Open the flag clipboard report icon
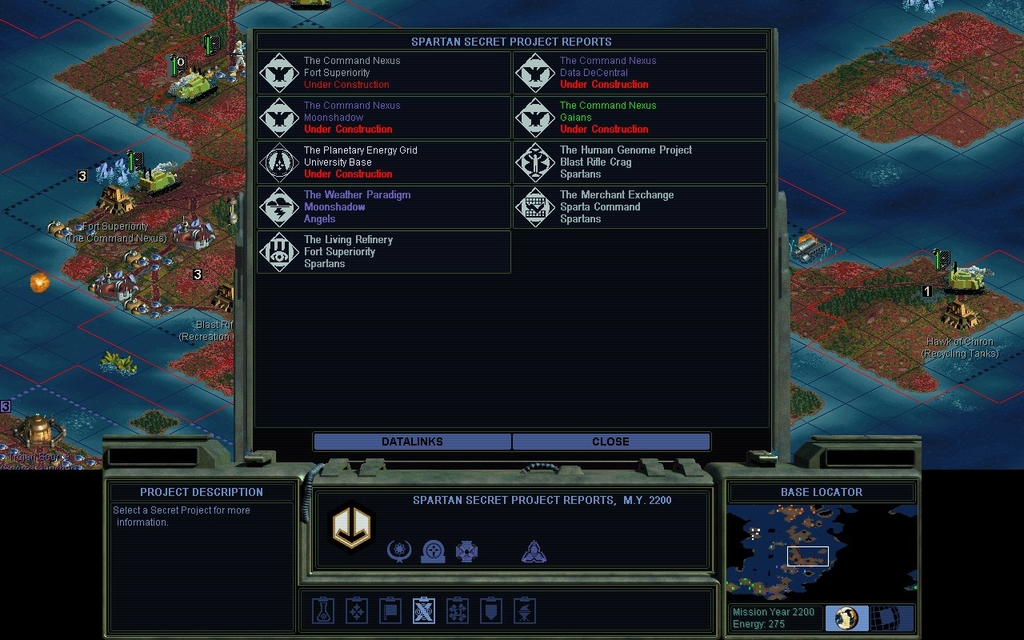Screen dimensions: 1024x640 390,610
